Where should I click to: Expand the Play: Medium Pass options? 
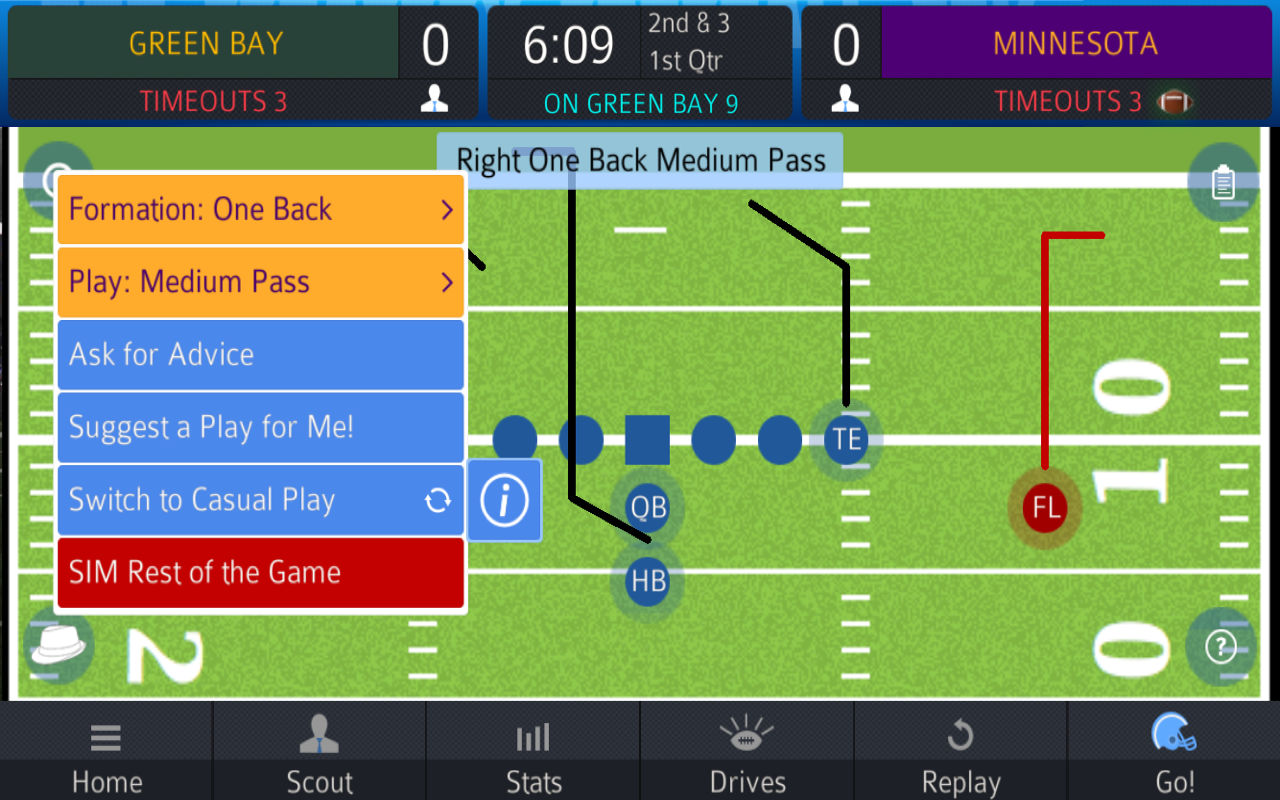[x=260, y=282]
